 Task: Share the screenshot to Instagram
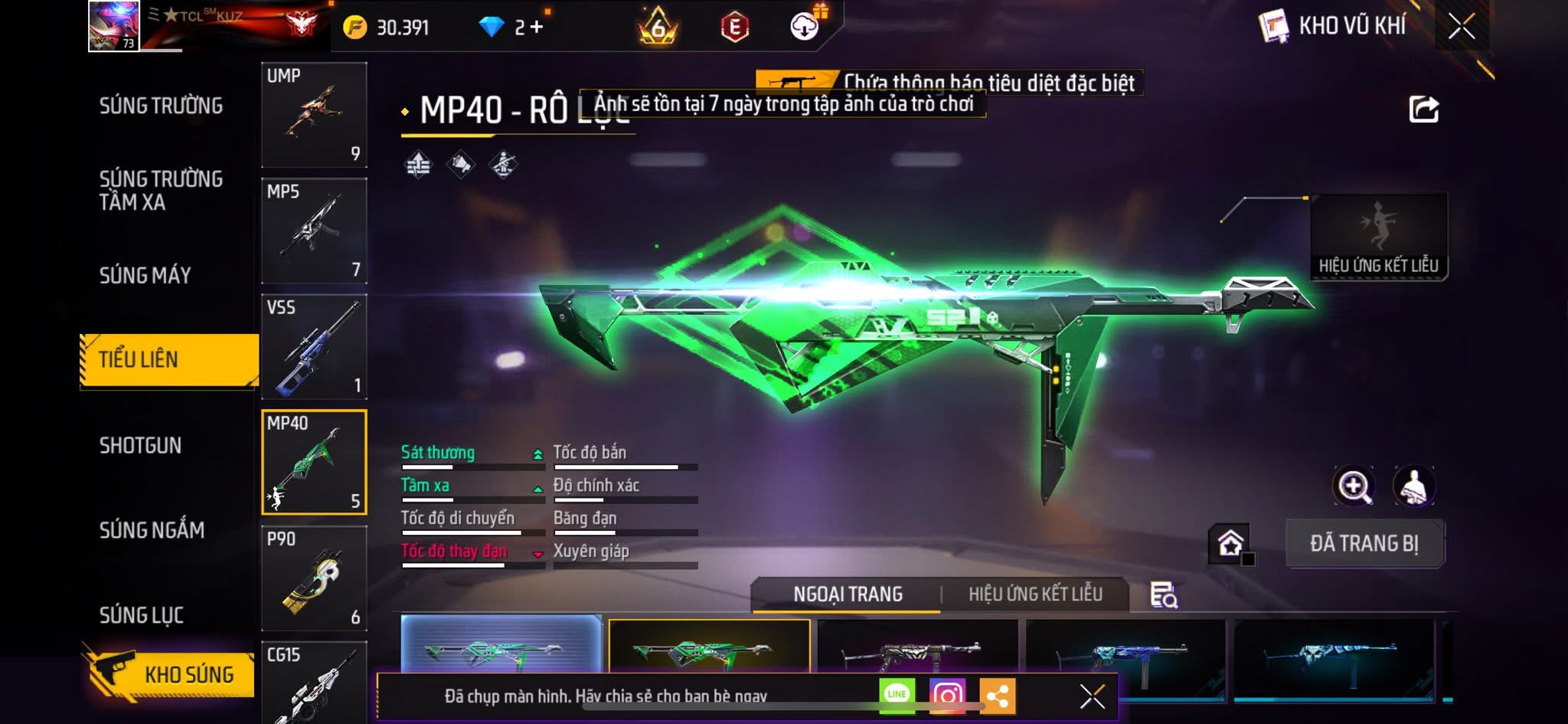coord(947,695)
